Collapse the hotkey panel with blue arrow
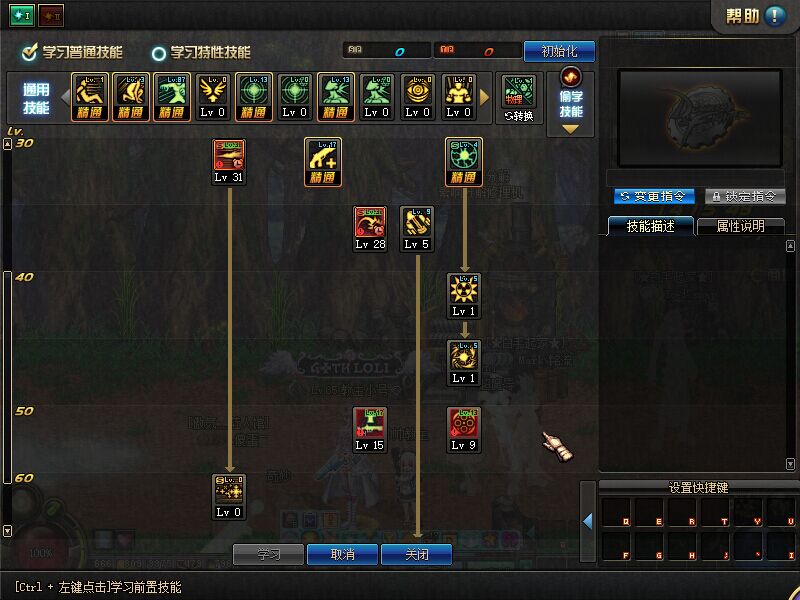This screenshot has height=600, width=800. tap(588, 521)
